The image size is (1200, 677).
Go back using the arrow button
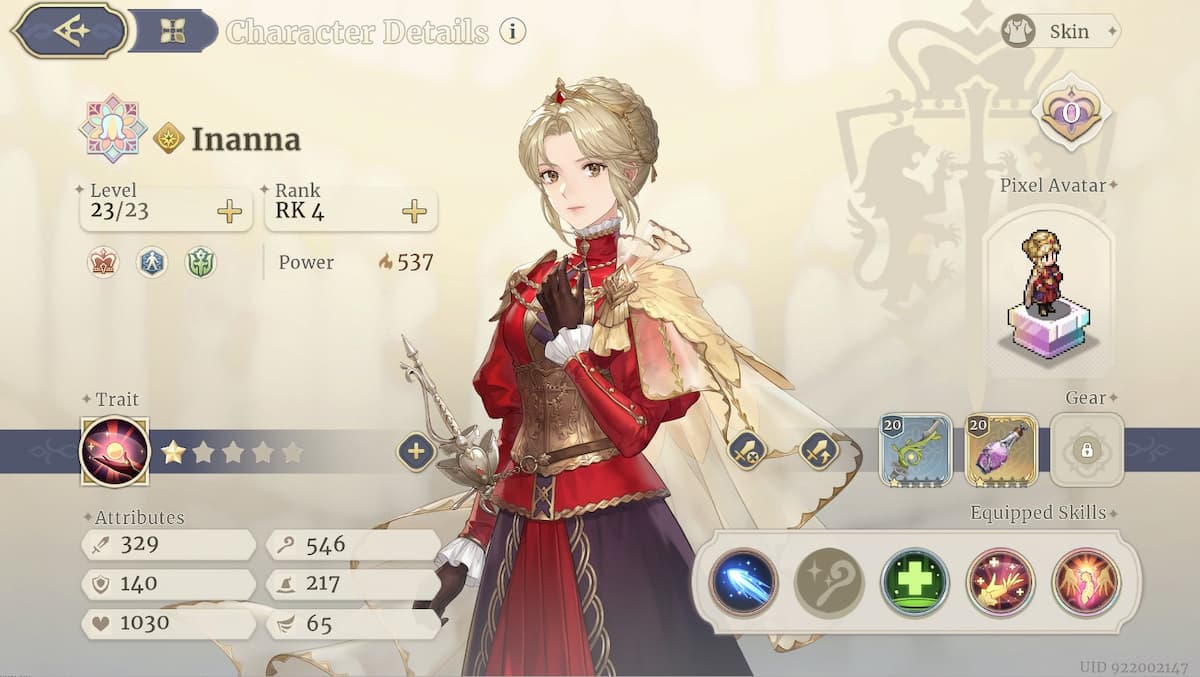pyautogui.click(x=70, y=30)
